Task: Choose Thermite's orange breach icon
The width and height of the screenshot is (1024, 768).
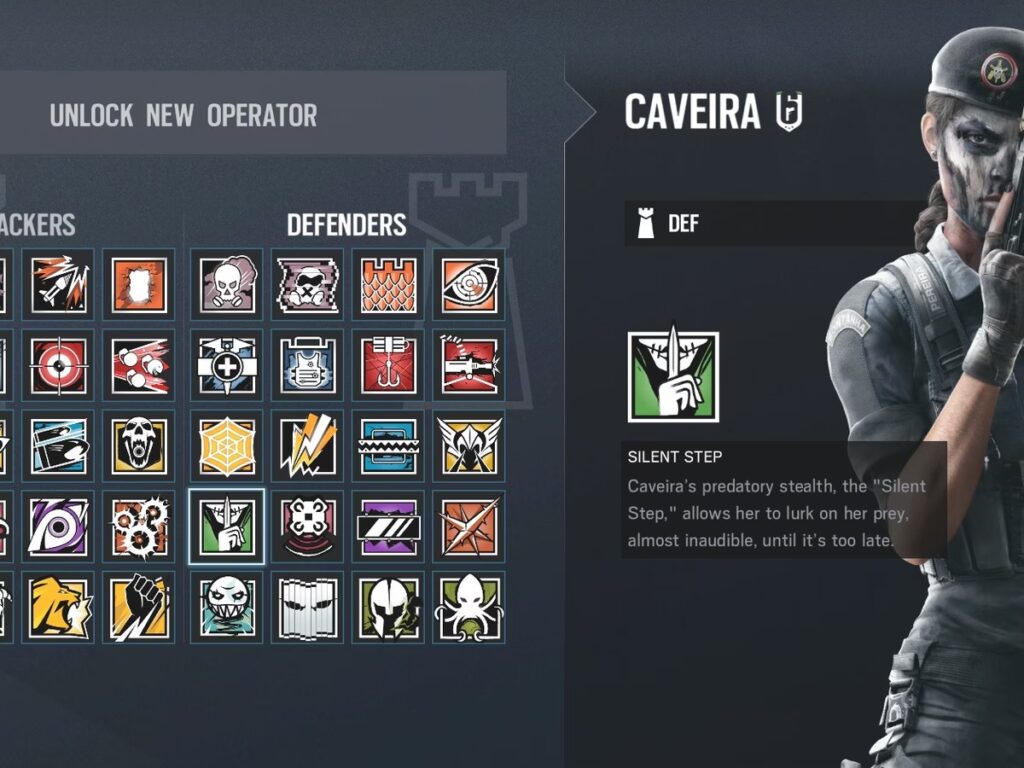Action: click(138, 285)
